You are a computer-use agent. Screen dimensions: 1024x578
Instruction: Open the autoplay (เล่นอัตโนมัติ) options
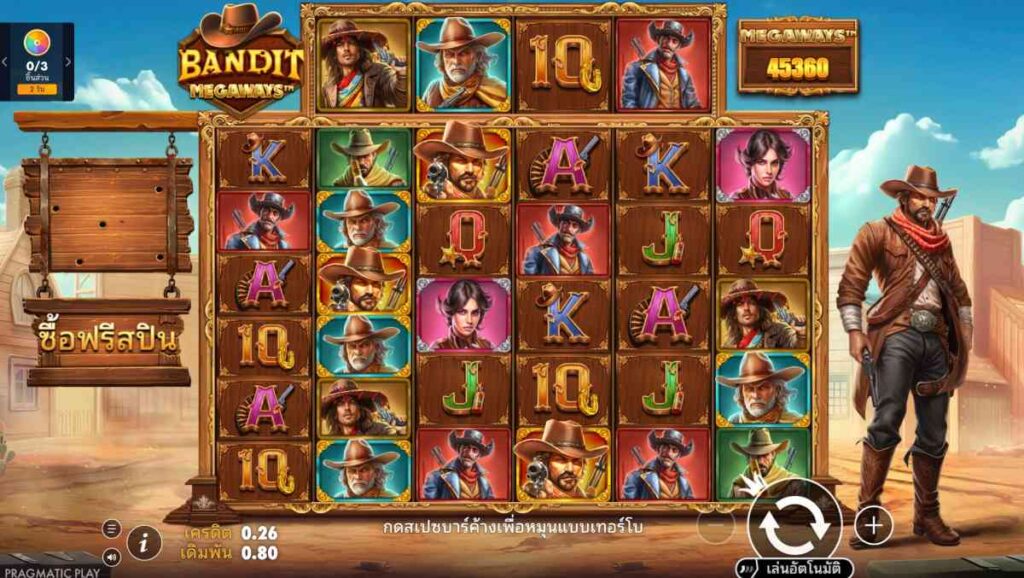click(x=795, y=568)
